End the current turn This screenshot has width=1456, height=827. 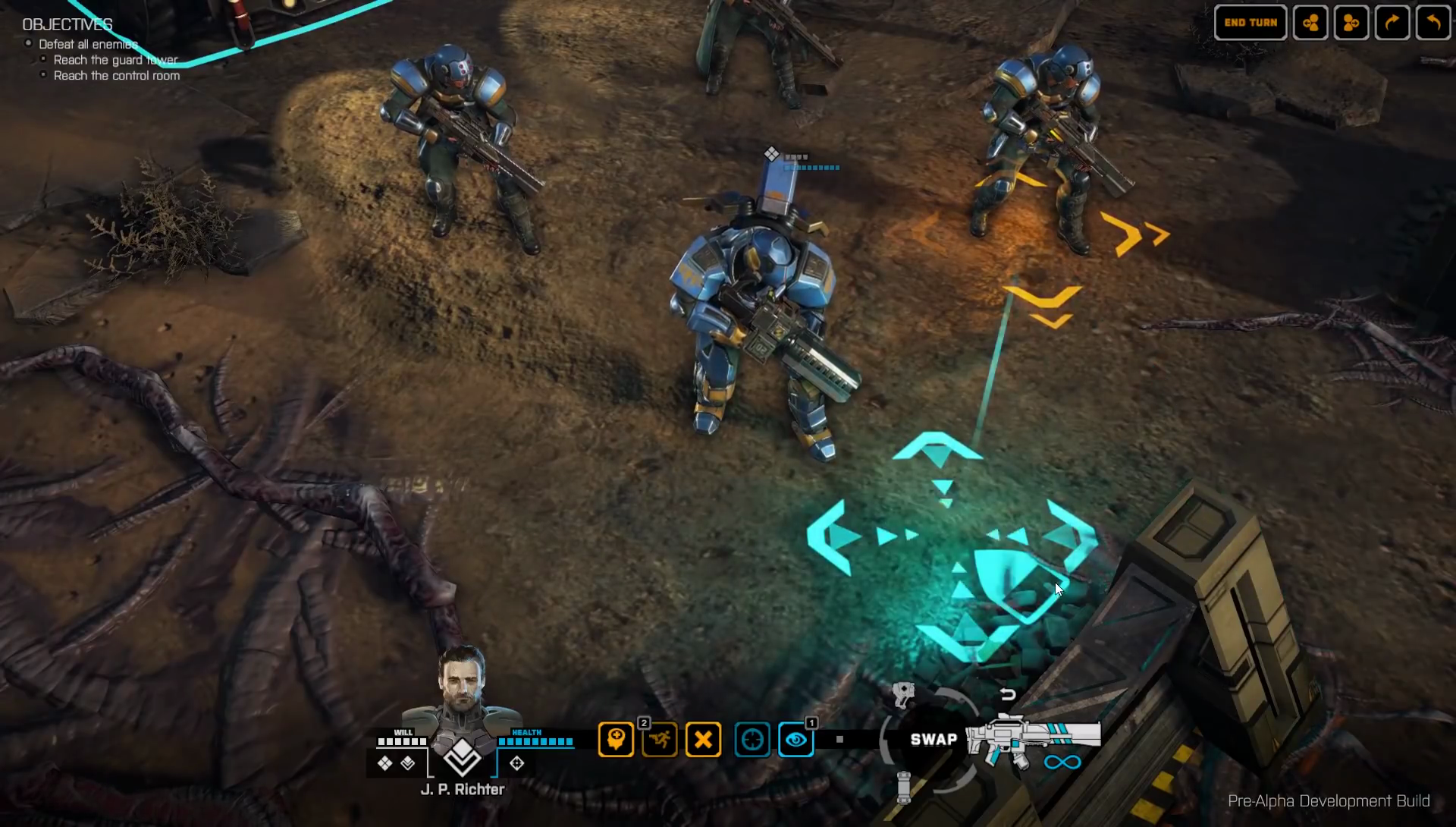1250,23
